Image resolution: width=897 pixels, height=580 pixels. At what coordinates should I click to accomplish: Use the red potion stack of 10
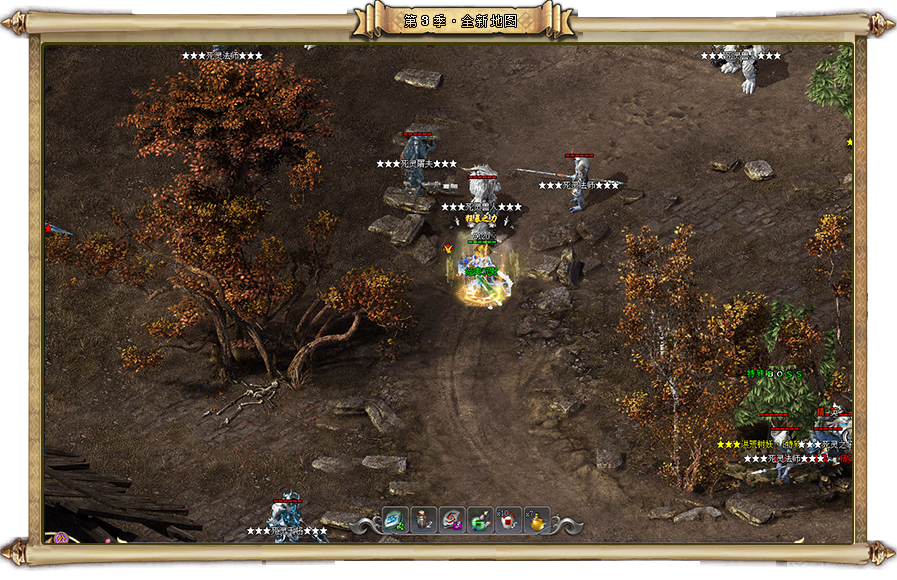click(x=509, y=520)
